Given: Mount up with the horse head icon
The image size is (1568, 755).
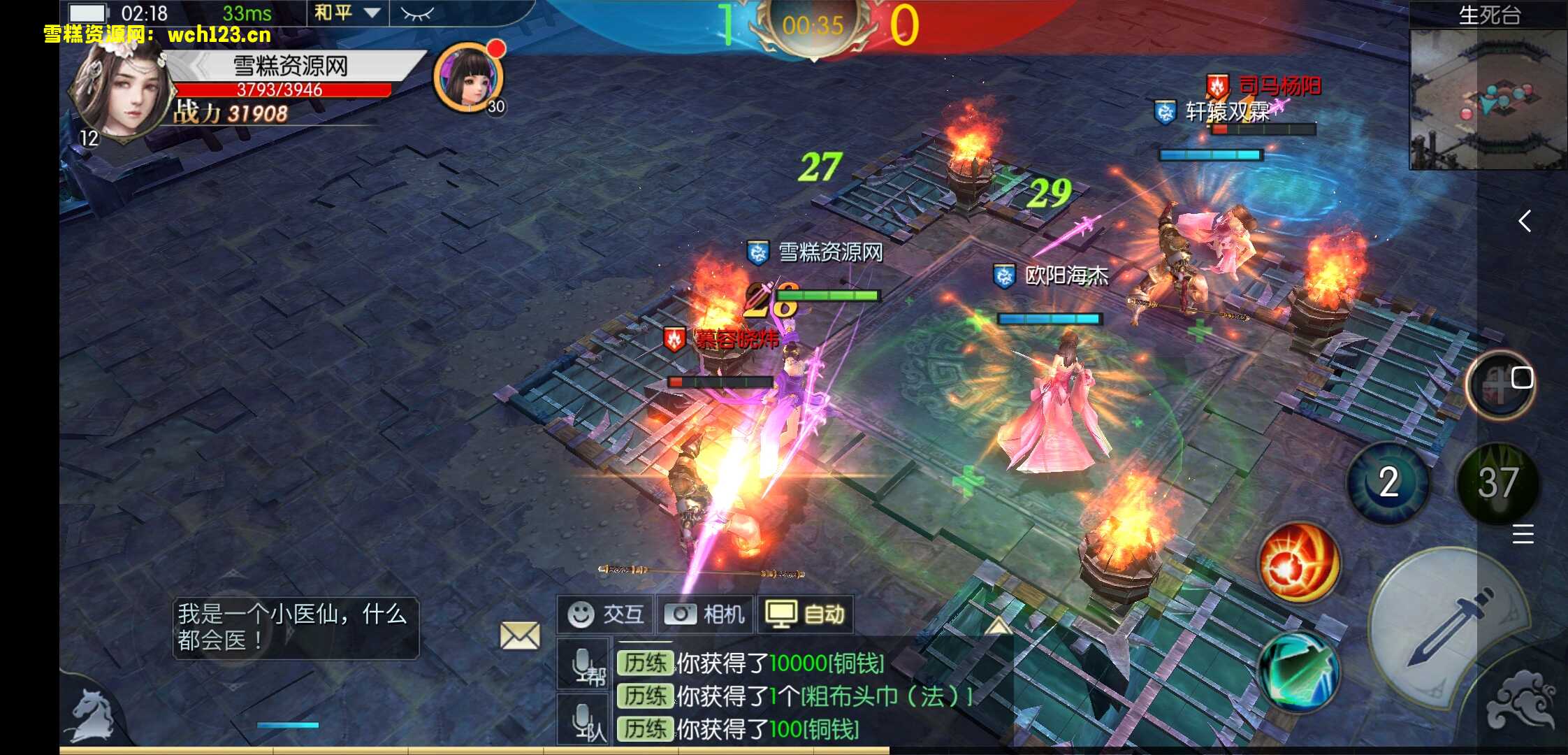Looking at the screenshot, I should (x=93, y=714).
